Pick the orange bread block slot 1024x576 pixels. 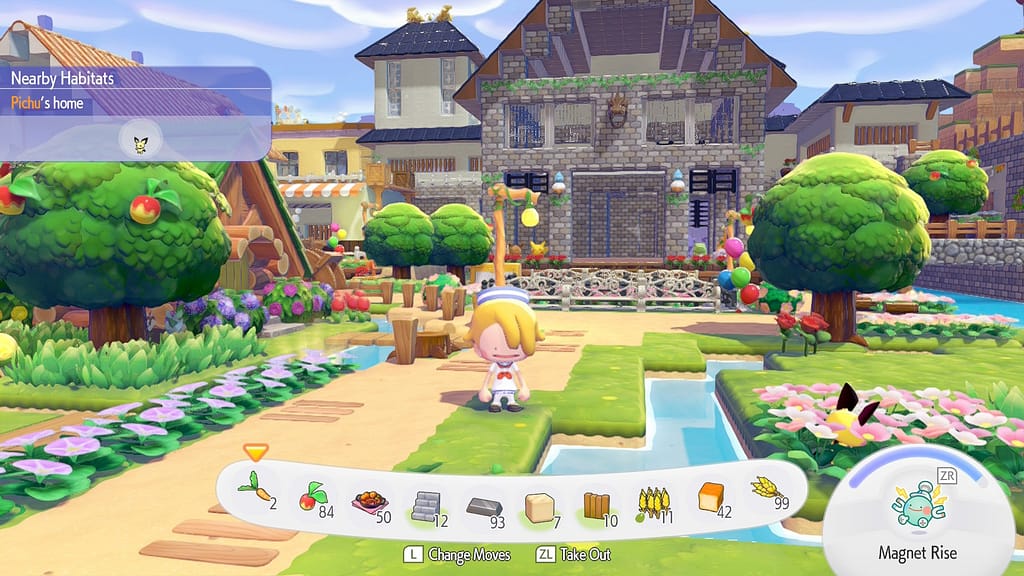[711, 497]
